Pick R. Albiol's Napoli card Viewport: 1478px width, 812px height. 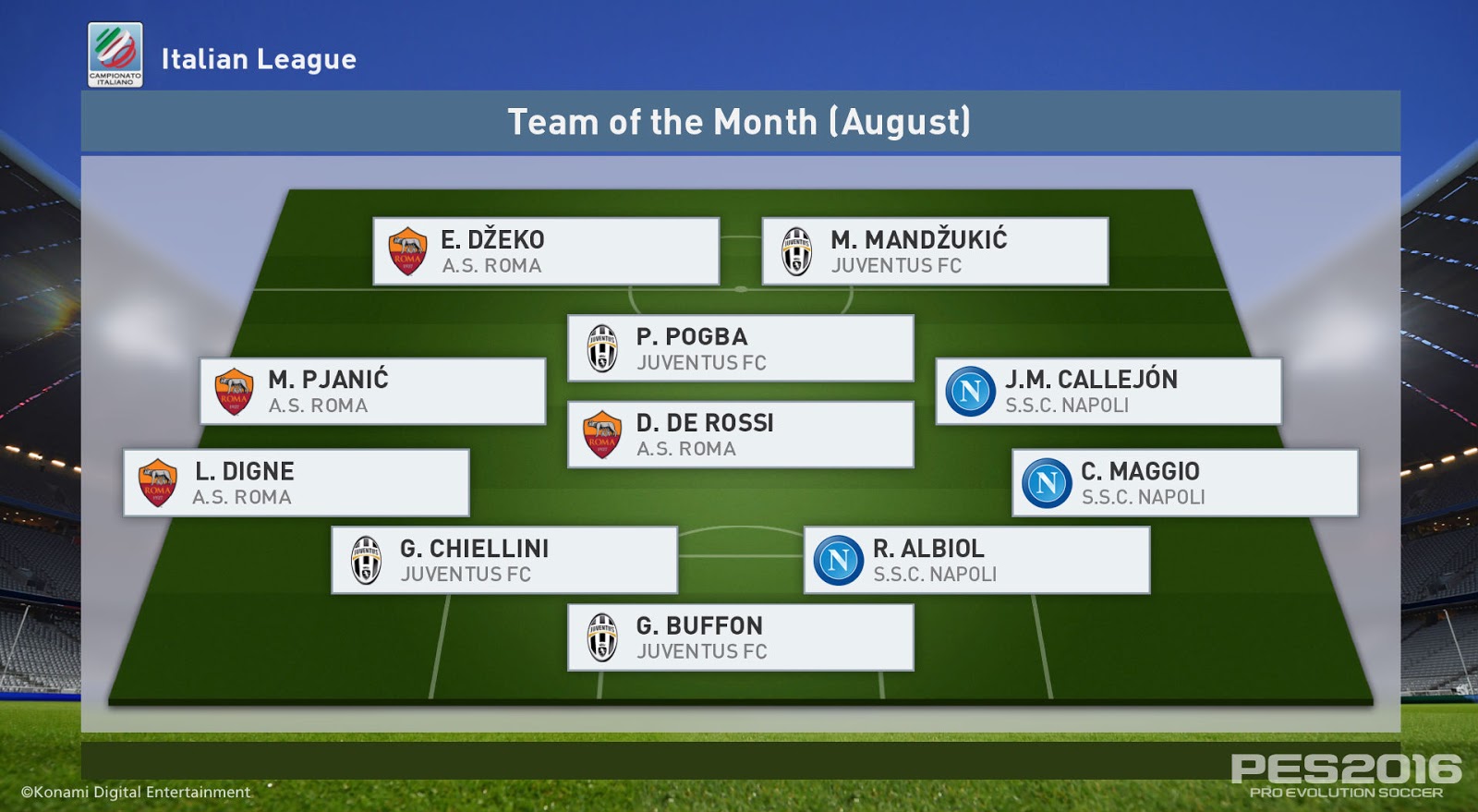click(x=976, y=560)
